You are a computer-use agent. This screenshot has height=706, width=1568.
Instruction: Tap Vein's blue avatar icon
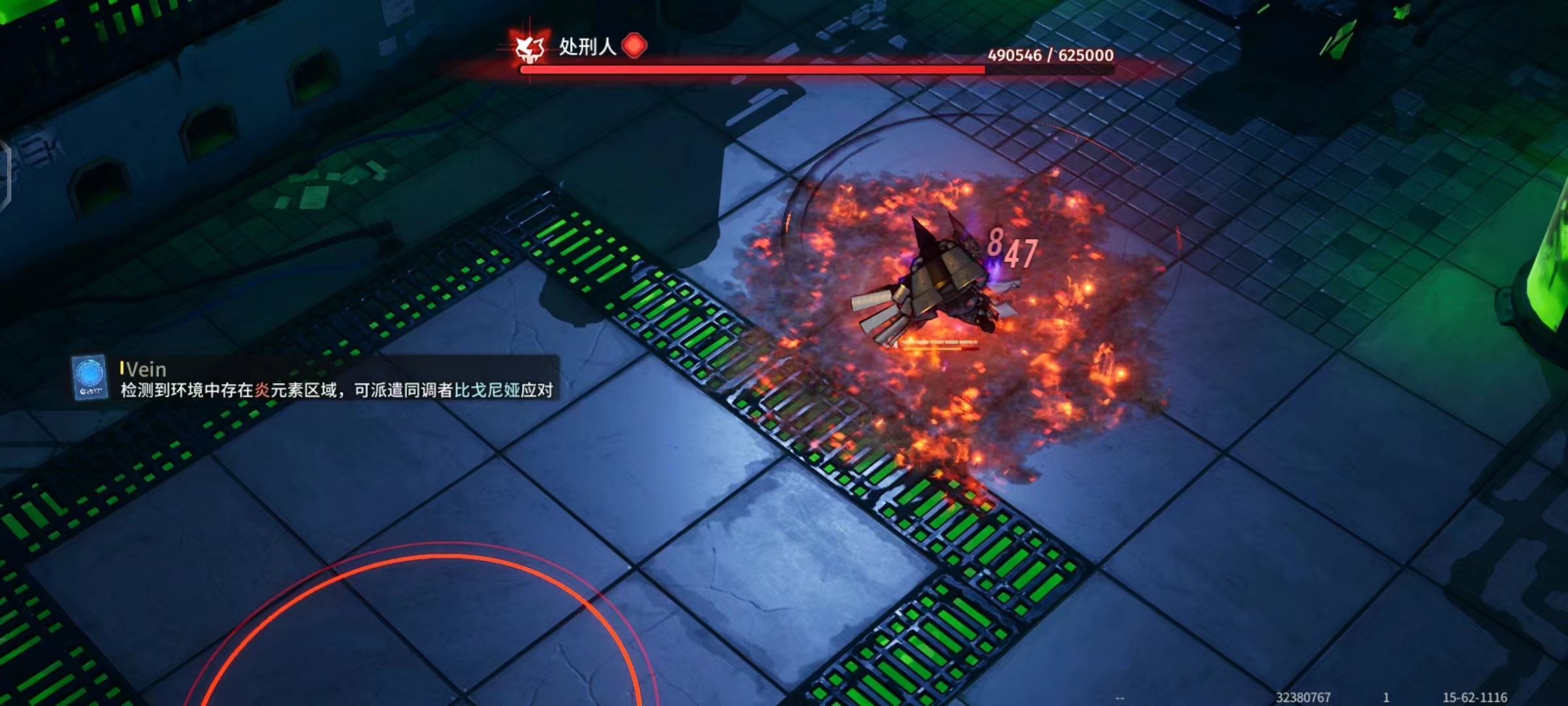pyautogui.click(x=90, y=377)
